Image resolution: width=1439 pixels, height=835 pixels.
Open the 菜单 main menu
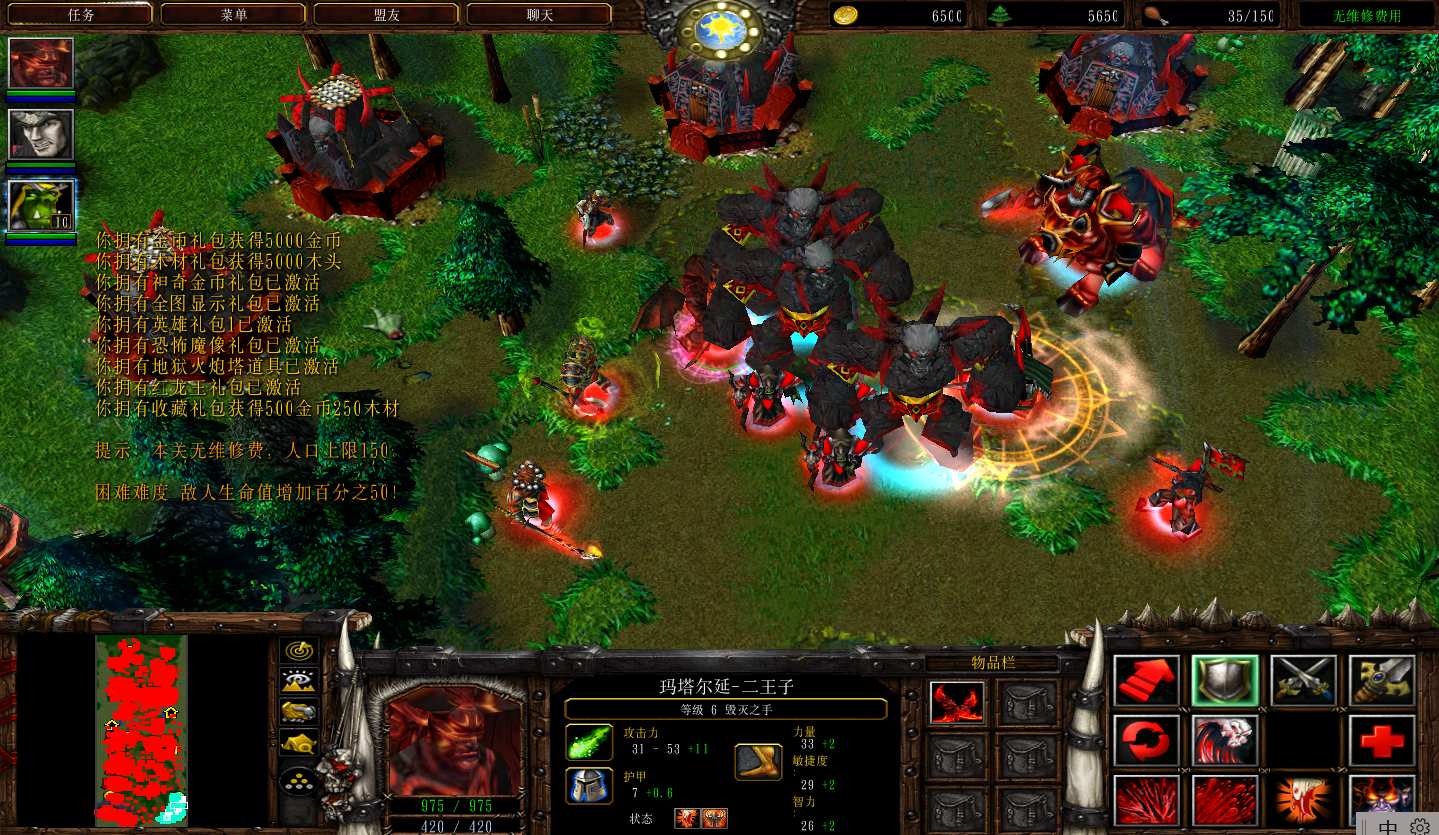[x=233, y=15]
